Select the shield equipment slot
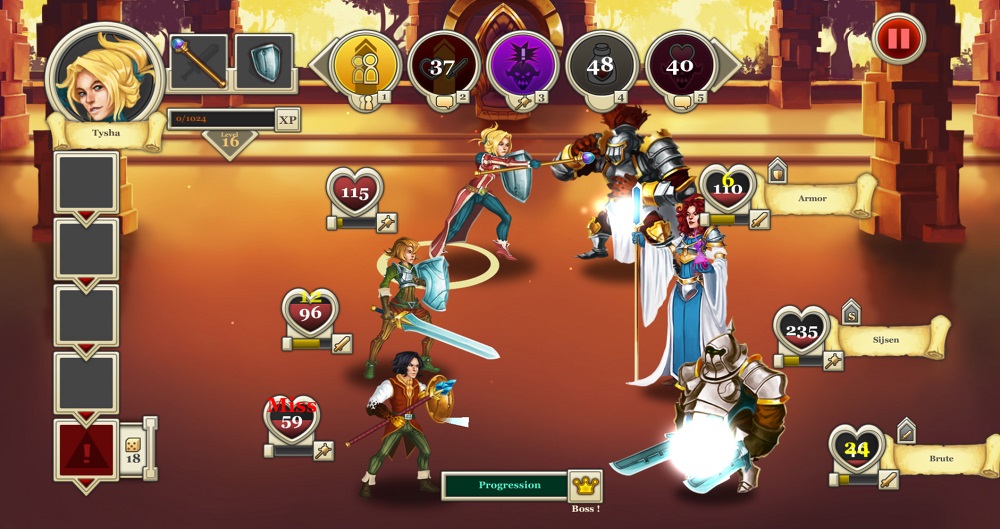This screenshot has height=529, width=1000. tap(264, 62)
